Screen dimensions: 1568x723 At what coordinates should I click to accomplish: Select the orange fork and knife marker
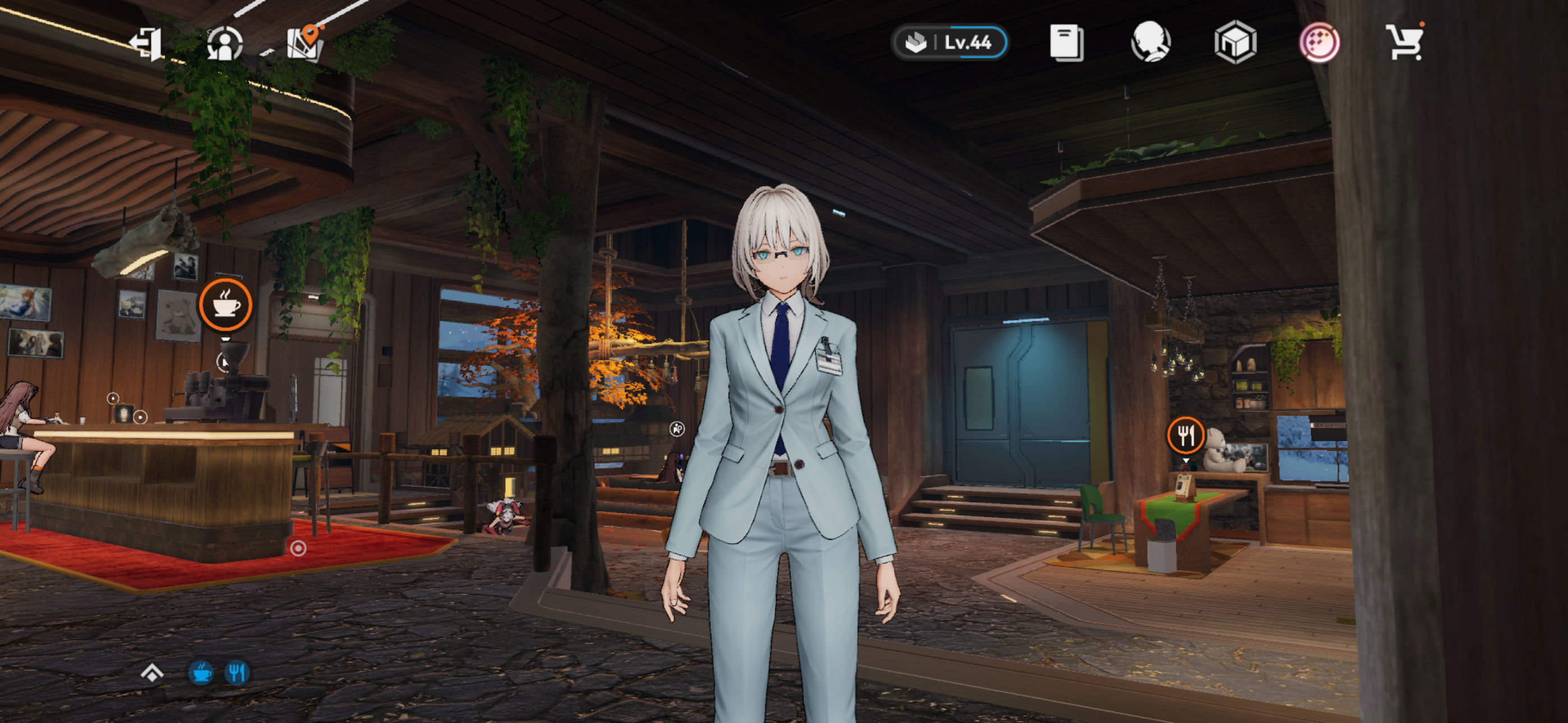tap(1185, 435)
